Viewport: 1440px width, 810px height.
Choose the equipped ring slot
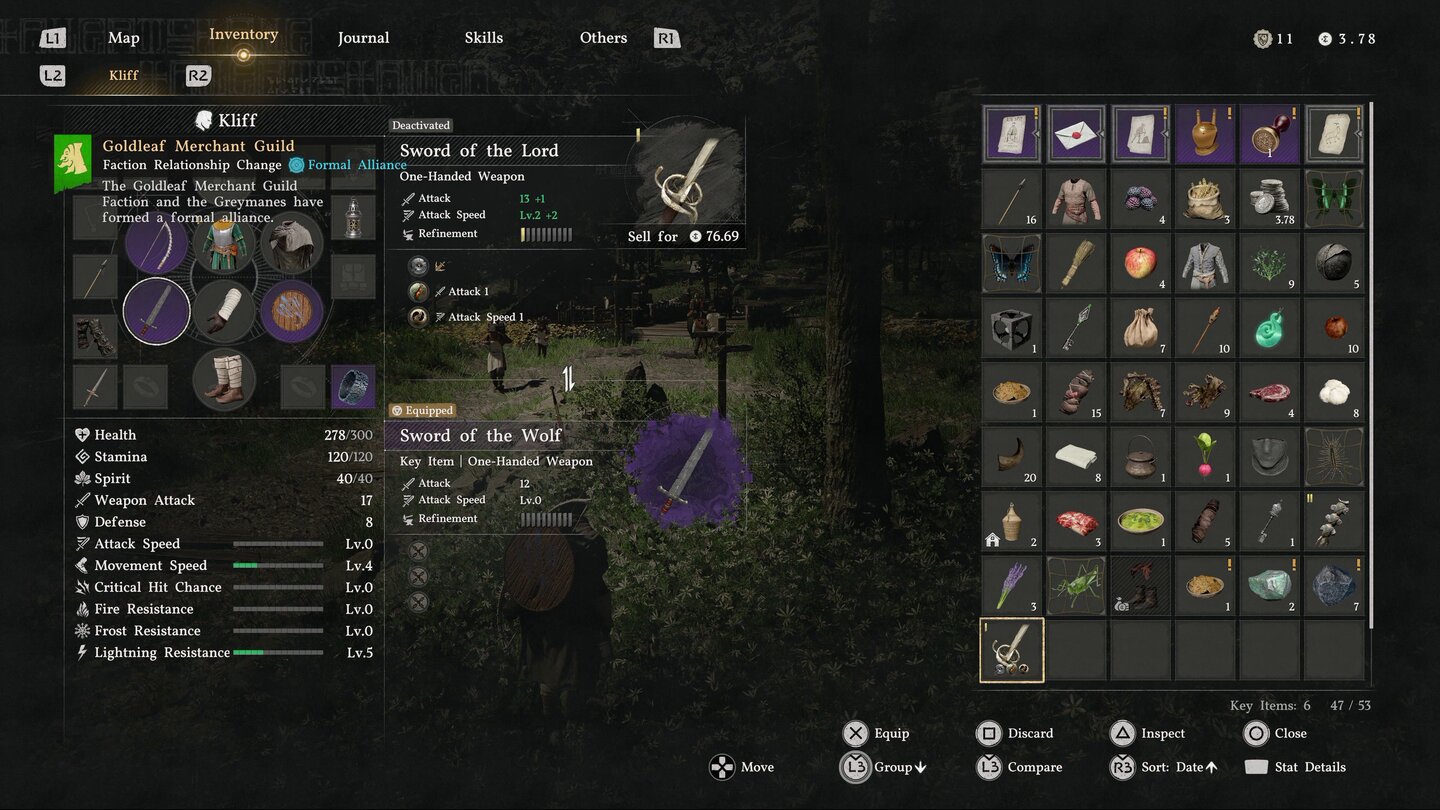click(353, 387)
